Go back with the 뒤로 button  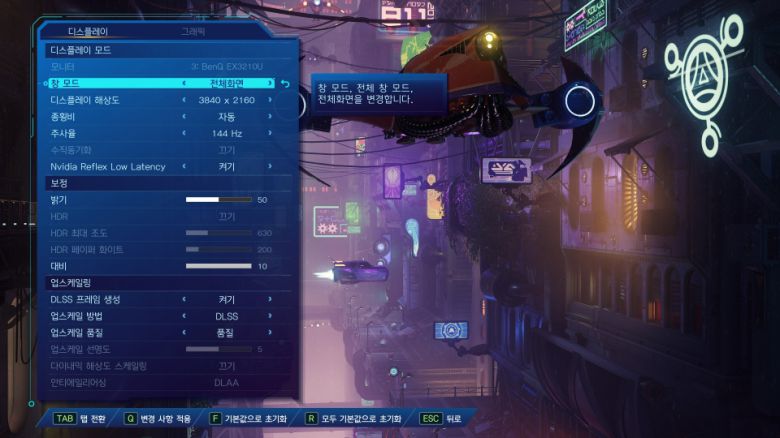443,418
